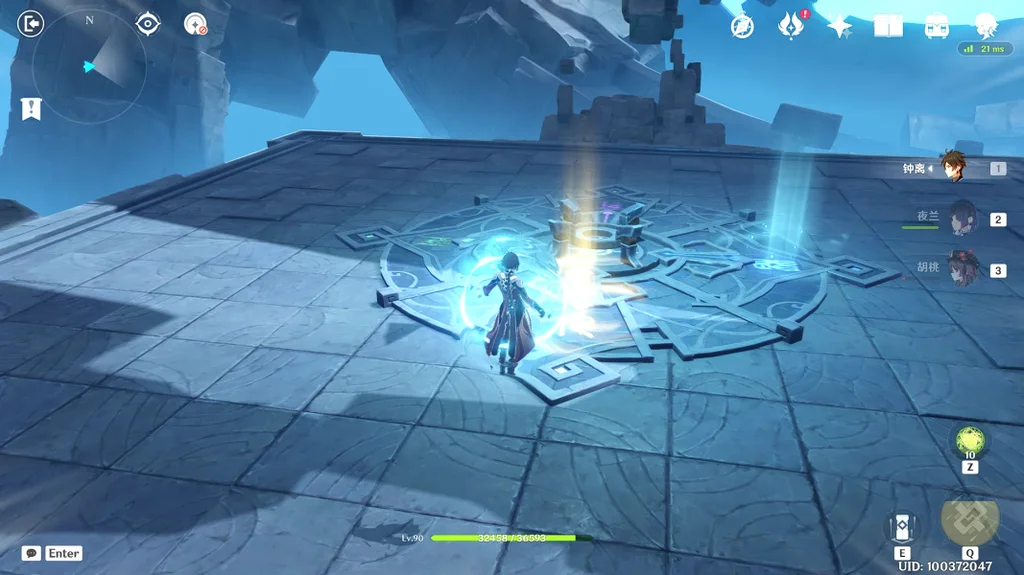Open the chat box speech bubble
This screenshot has width=1024, height=575.
(x=32, y=553)
